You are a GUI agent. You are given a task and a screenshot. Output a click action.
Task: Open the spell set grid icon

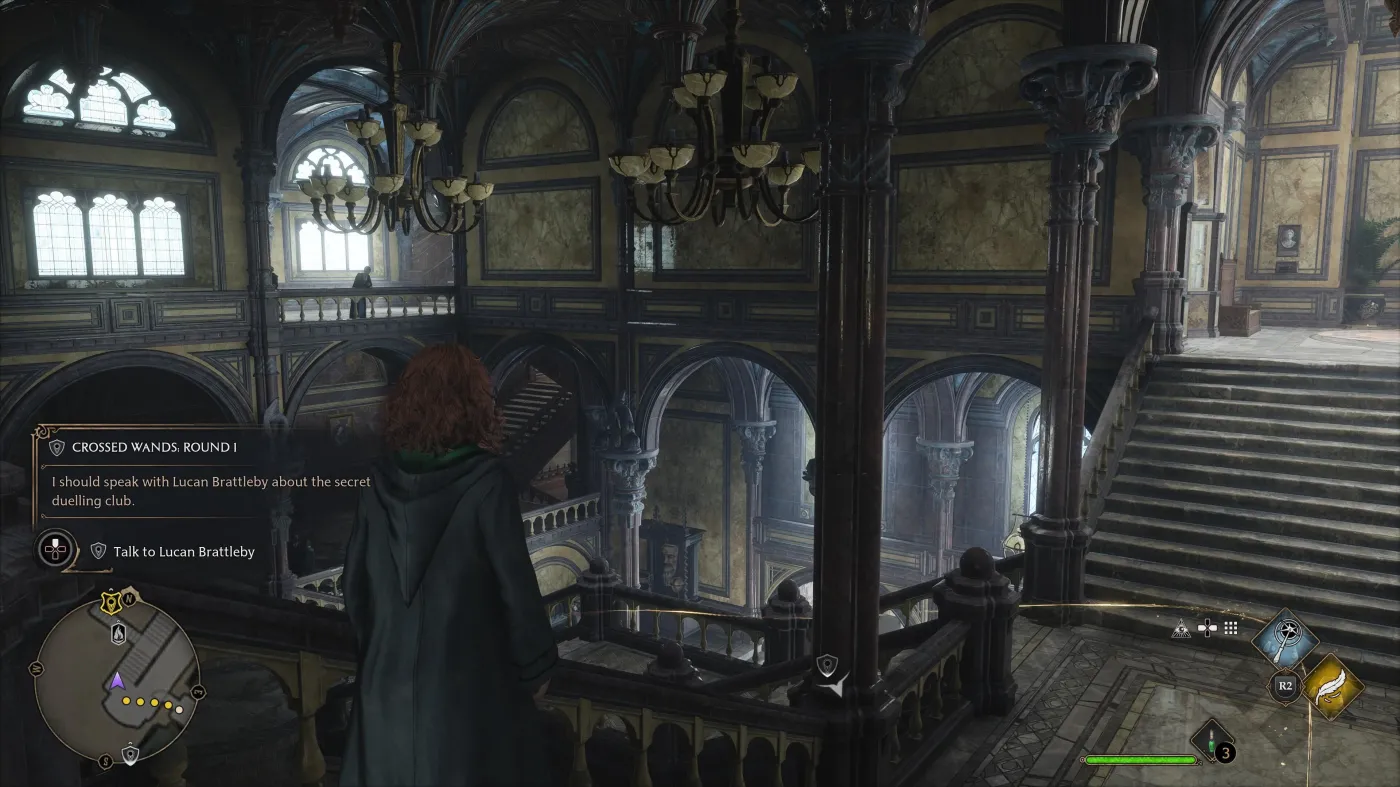pos(1230,628)
